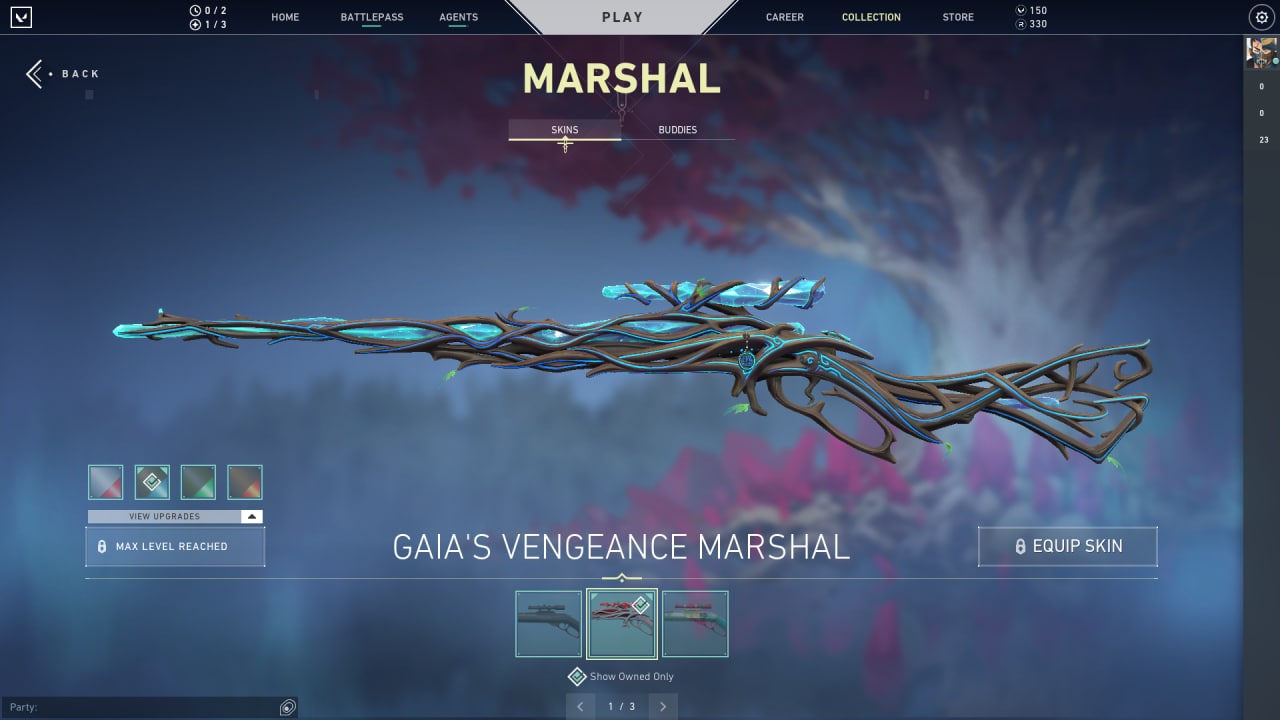
Task: Open the Valorant Points currency icon
Action: pyautogui.click(x=1019, y=9)
